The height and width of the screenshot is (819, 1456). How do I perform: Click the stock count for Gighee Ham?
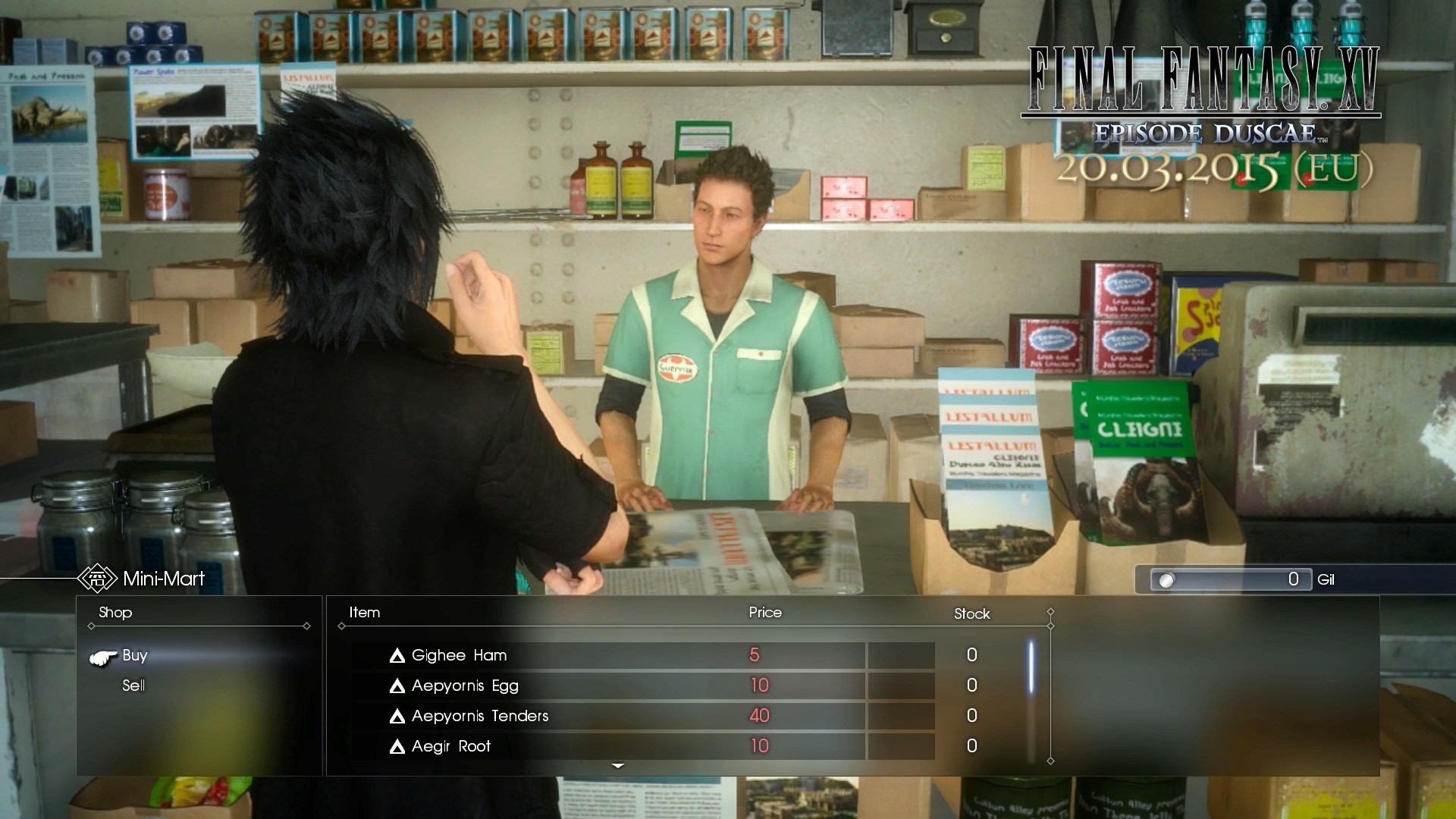[971, 655]
